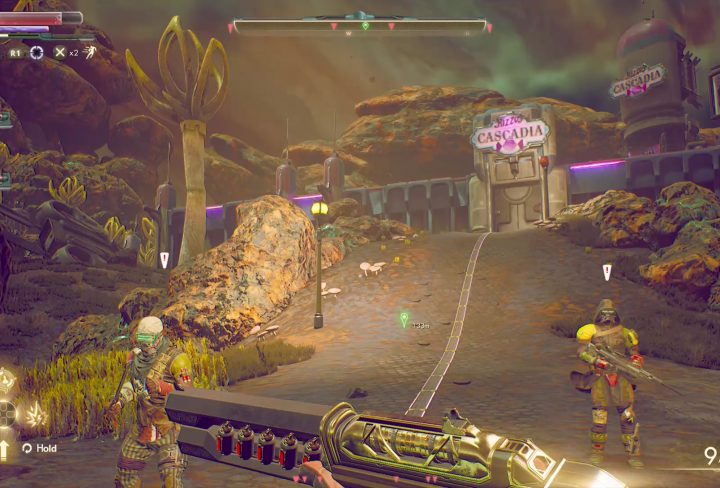
Task: Activate the crosshair ability icon
Action: (x=38, y=52)
